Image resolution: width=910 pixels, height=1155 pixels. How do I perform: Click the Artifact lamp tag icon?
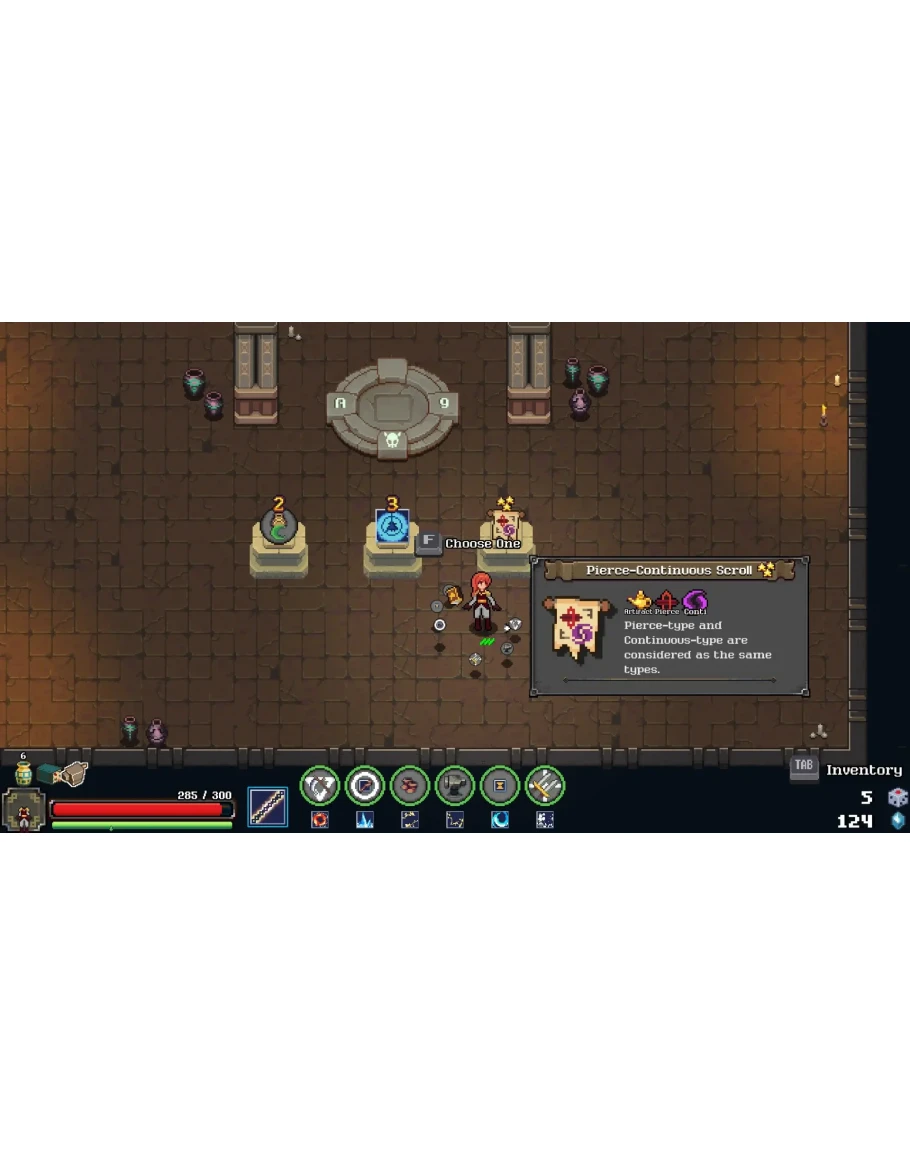[x=638, y=600]
